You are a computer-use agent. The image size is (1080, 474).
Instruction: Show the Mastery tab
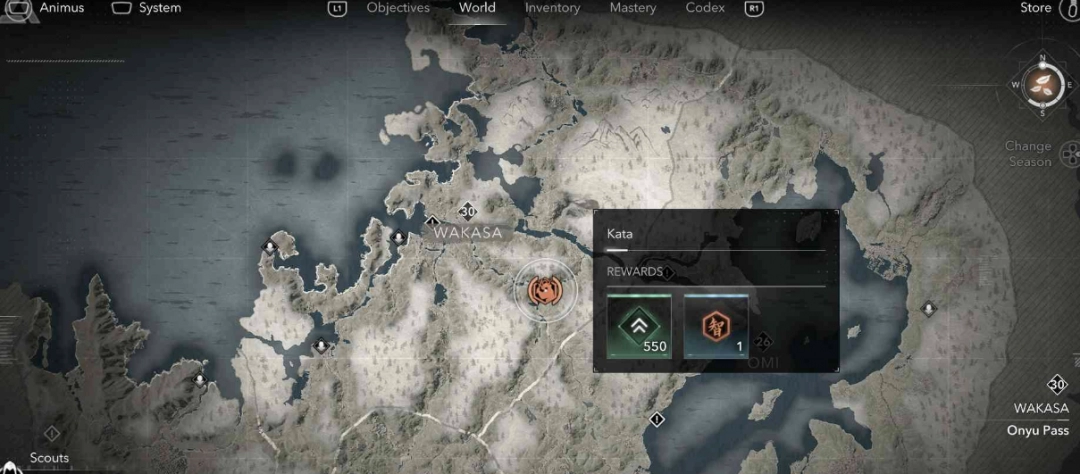pos(633,8)
